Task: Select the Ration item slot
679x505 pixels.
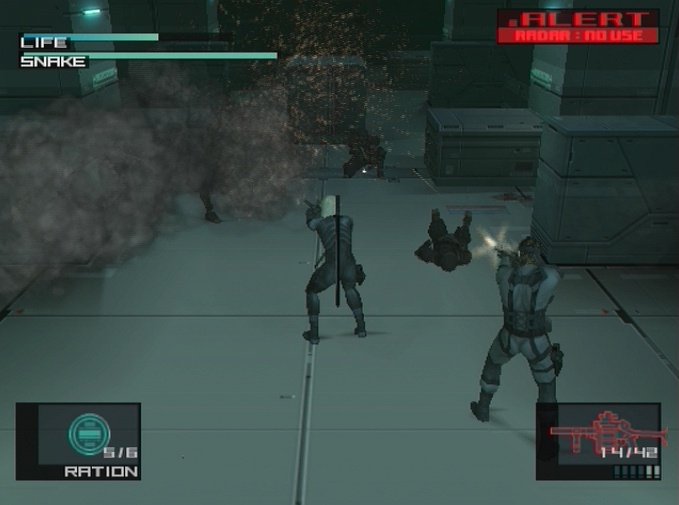Action: pos(78,441)
